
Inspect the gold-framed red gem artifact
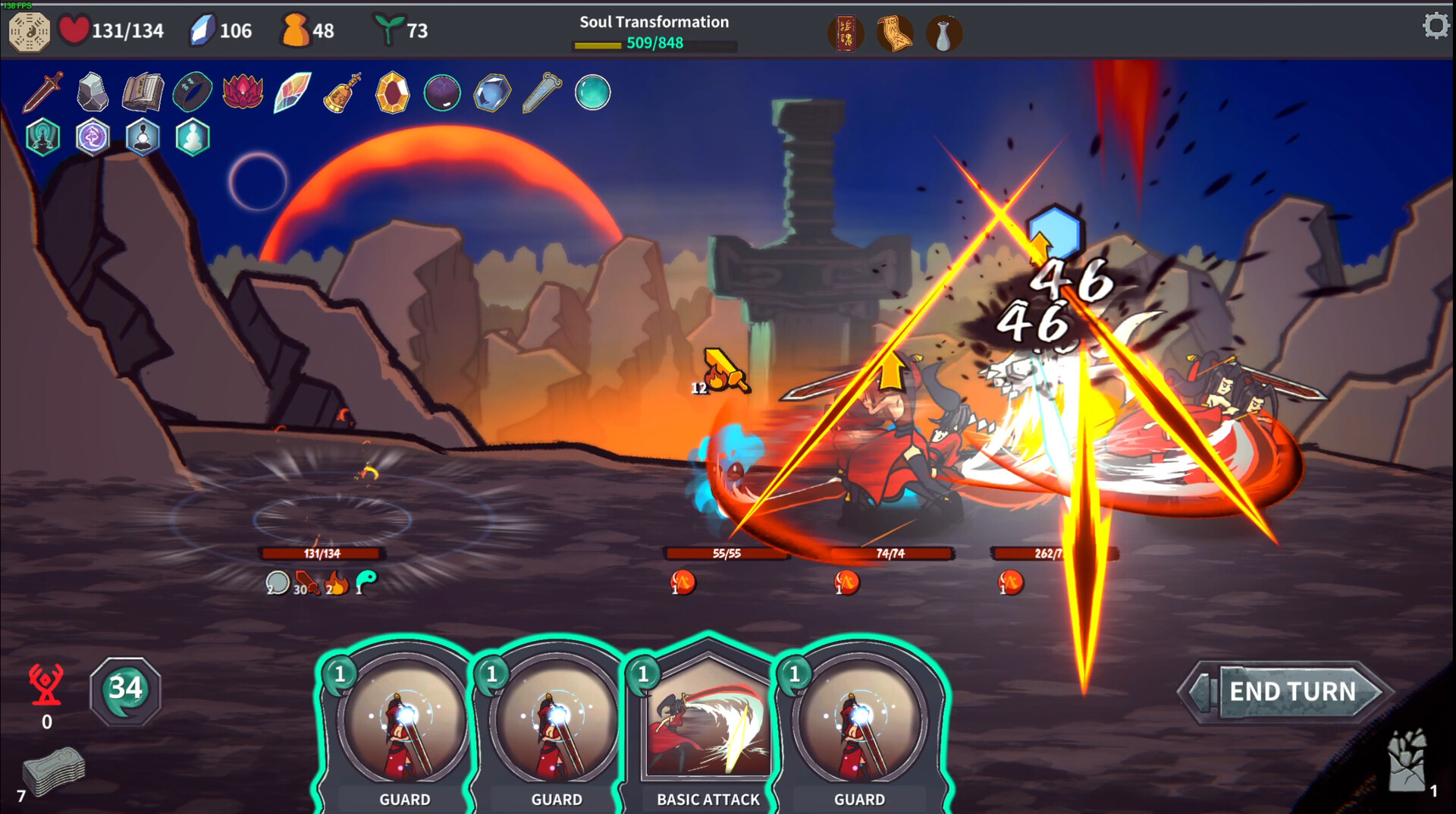[392, 93]
